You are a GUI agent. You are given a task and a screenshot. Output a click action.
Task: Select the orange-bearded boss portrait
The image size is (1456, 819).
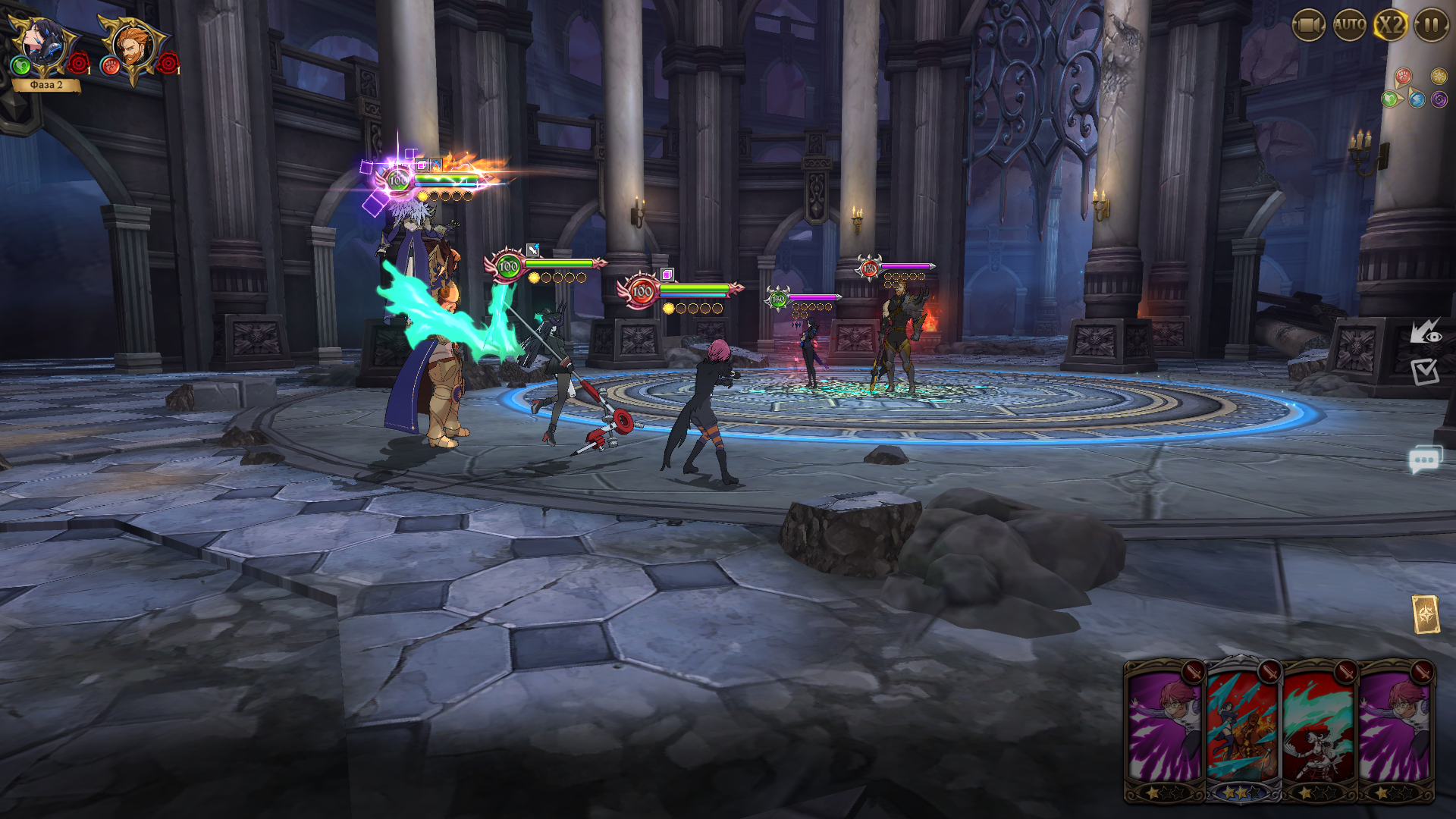point(134,47)
